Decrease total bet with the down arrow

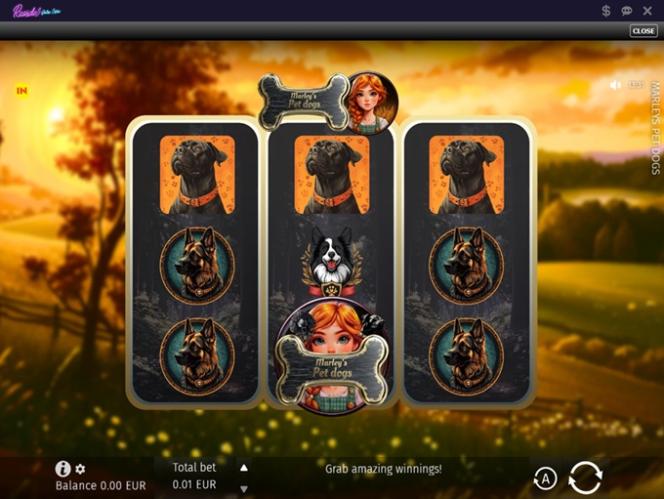(x=243, y=488)
